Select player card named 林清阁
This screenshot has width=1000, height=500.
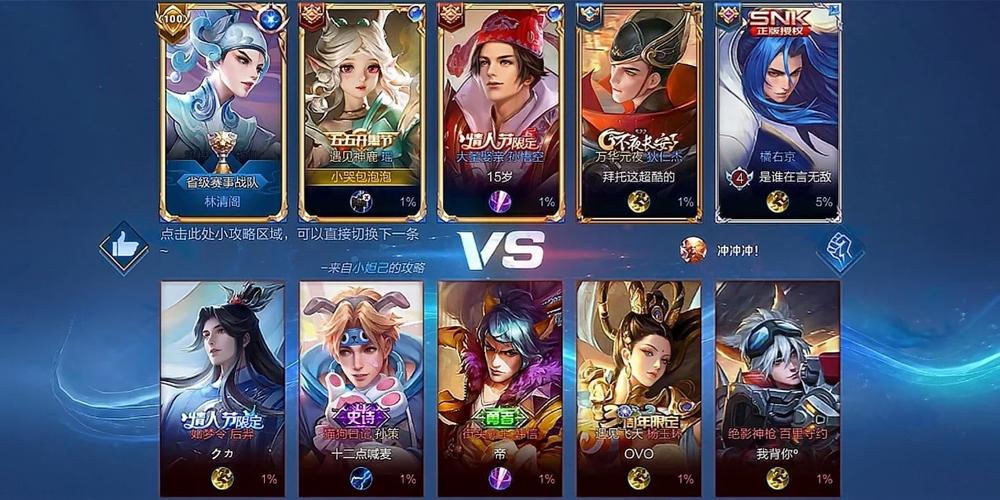[x=223, y=110]
